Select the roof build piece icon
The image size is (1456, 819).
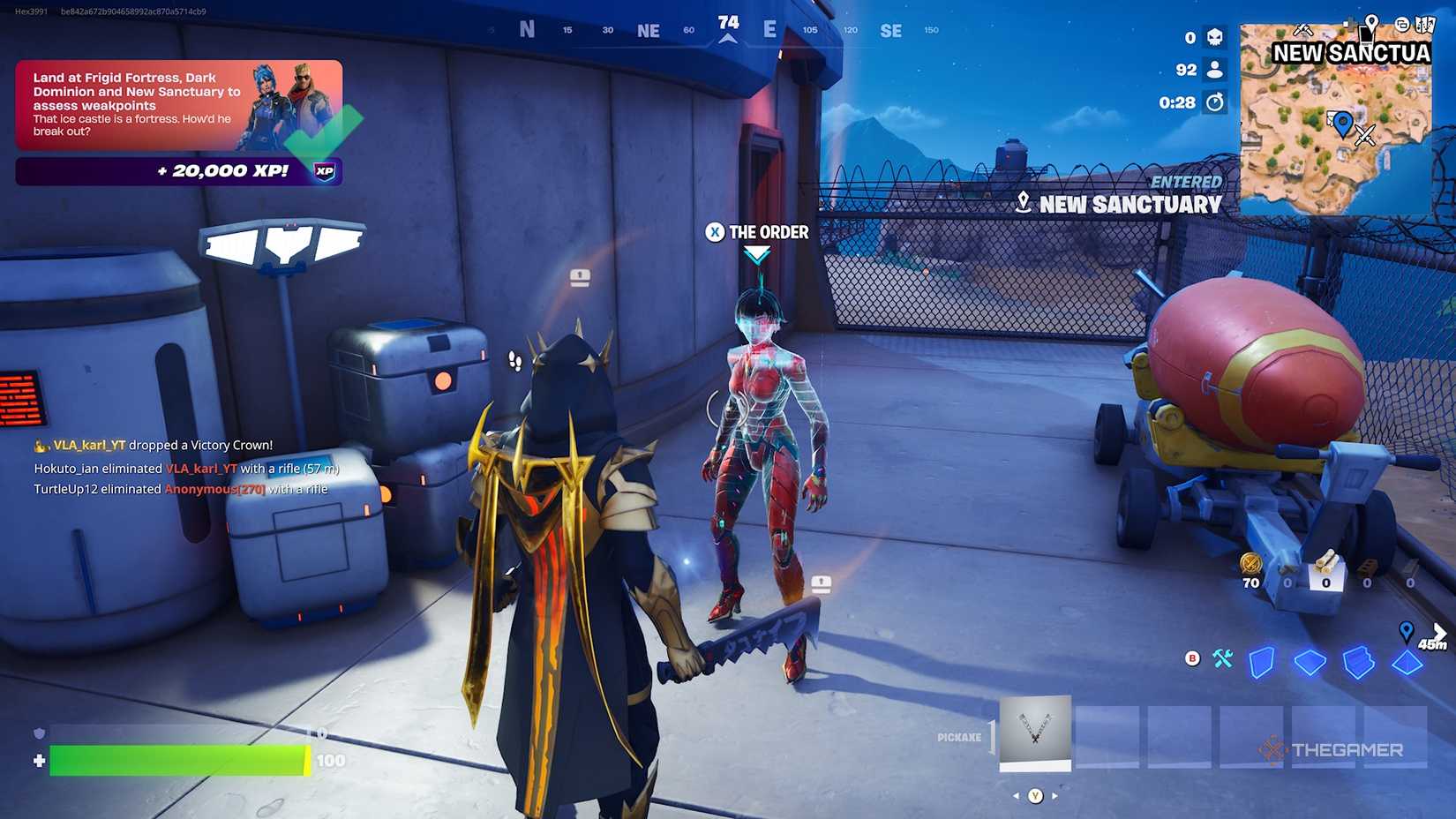[1407, 662]
